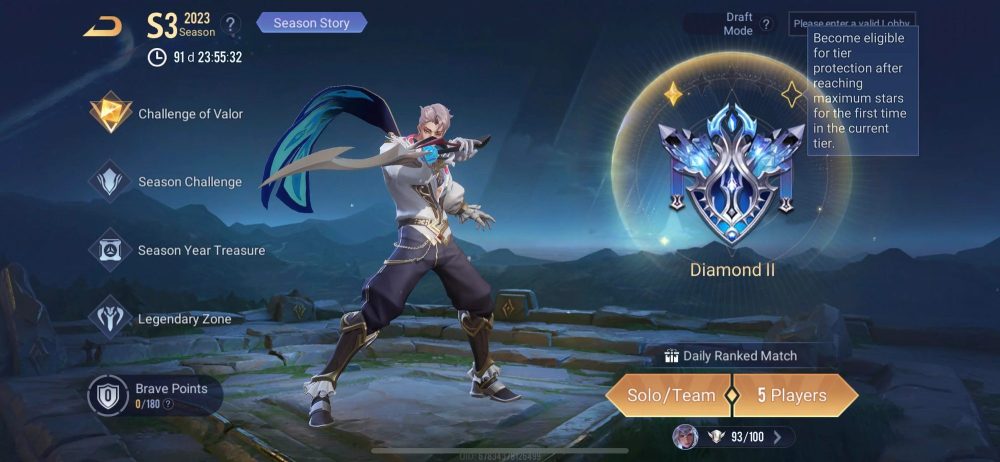Screen dimensions: 1000x462
Task: Expand the 93/100 credit score arrow
Action: click(778, 436)
